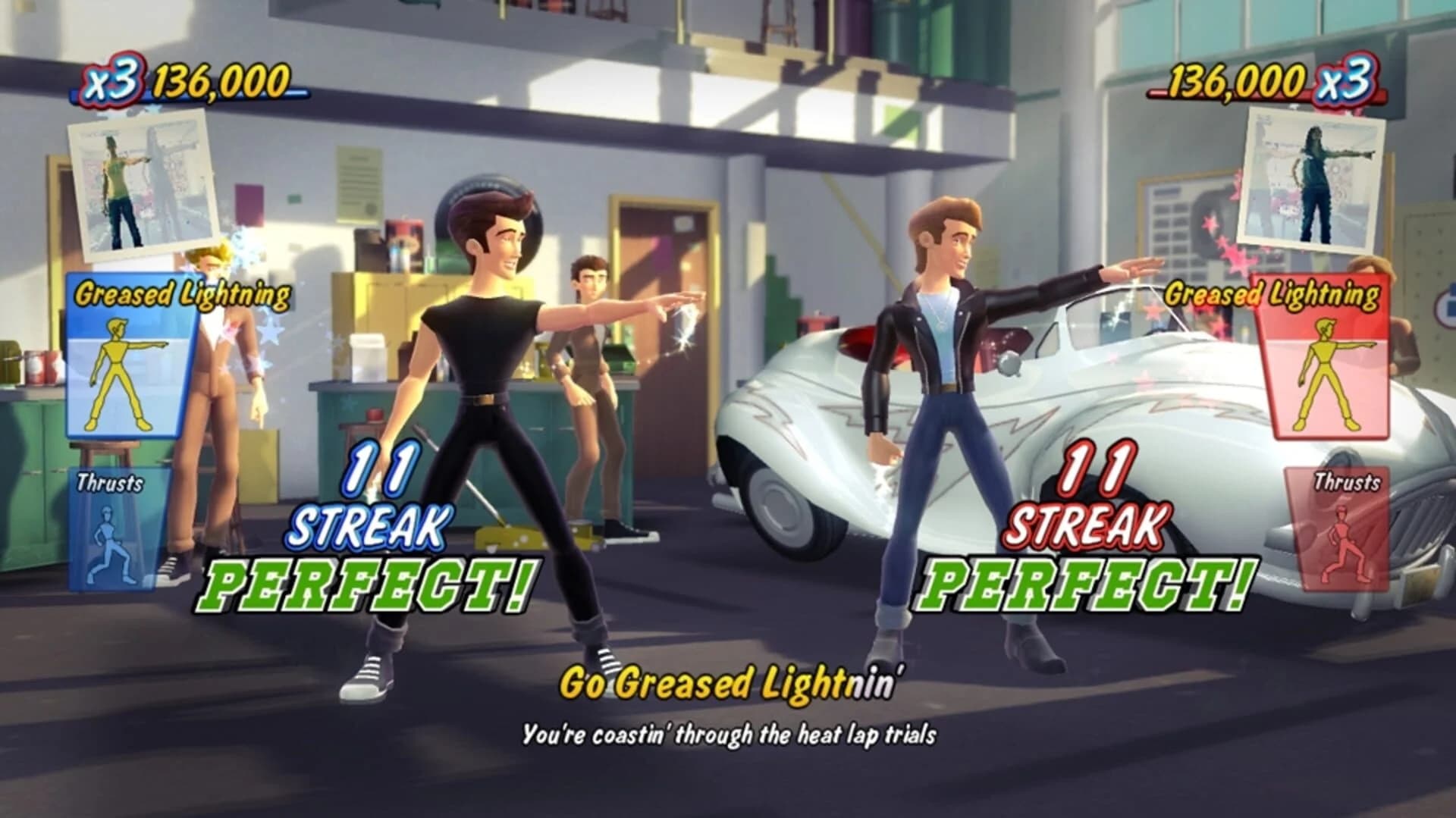Collapse the Go Greased Lightnin' song title banner
The image size is (1456, 818).
pos(730,684)
